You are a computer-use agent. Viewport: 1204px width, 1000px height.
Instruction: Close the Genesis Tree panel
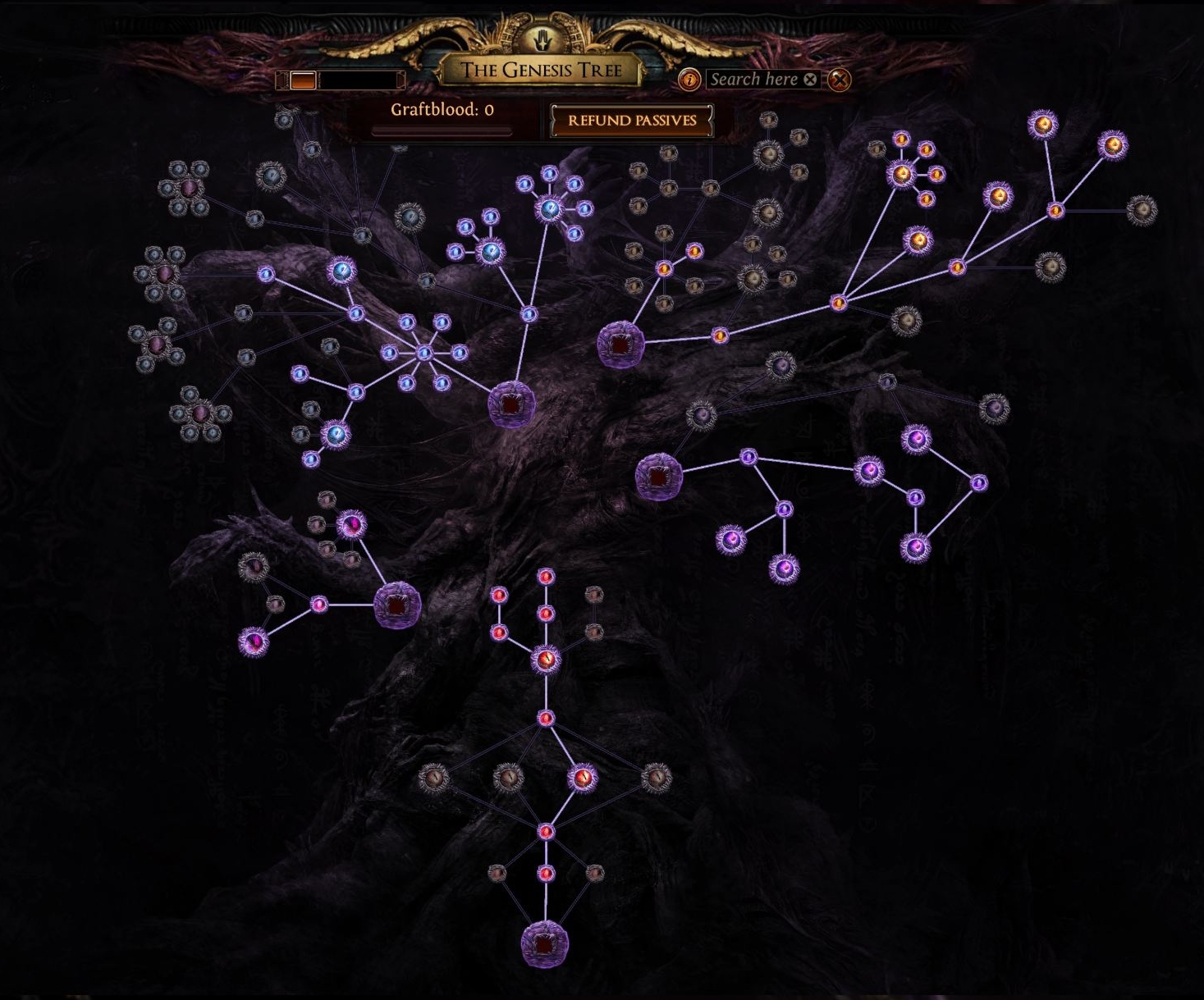839,80
